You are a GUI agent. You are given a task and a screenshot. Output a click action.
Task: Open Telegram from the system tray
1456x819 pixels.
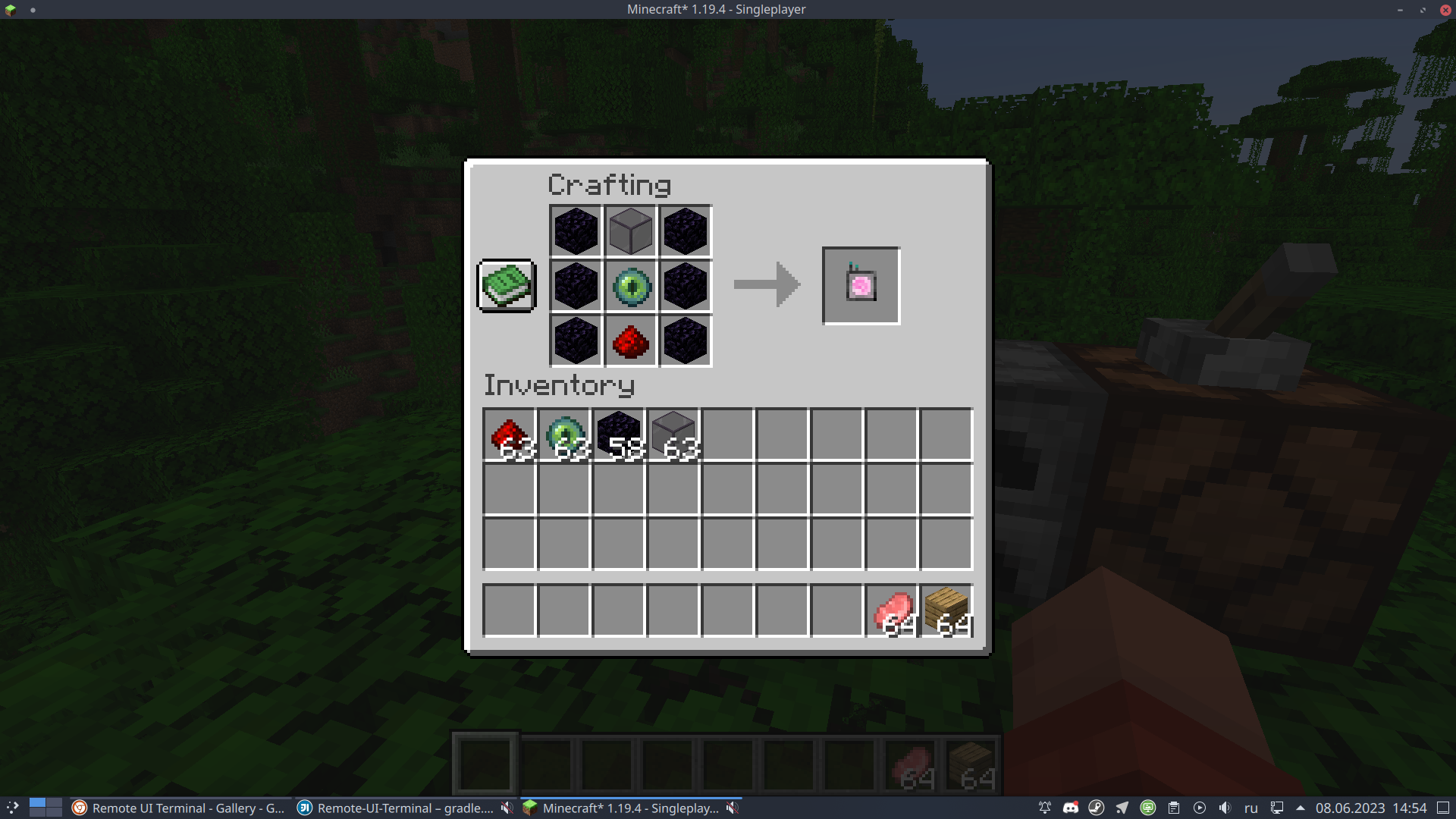pyautogui.click(x=1122, y=808)
